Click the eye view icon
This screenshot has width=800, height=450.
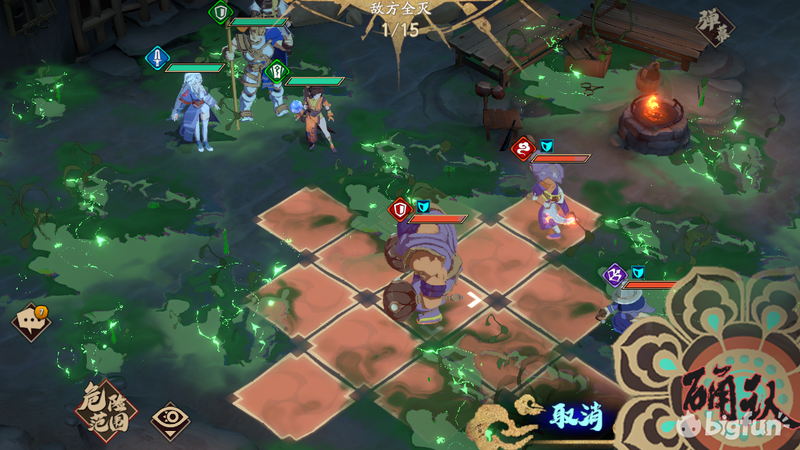[170, 420]
